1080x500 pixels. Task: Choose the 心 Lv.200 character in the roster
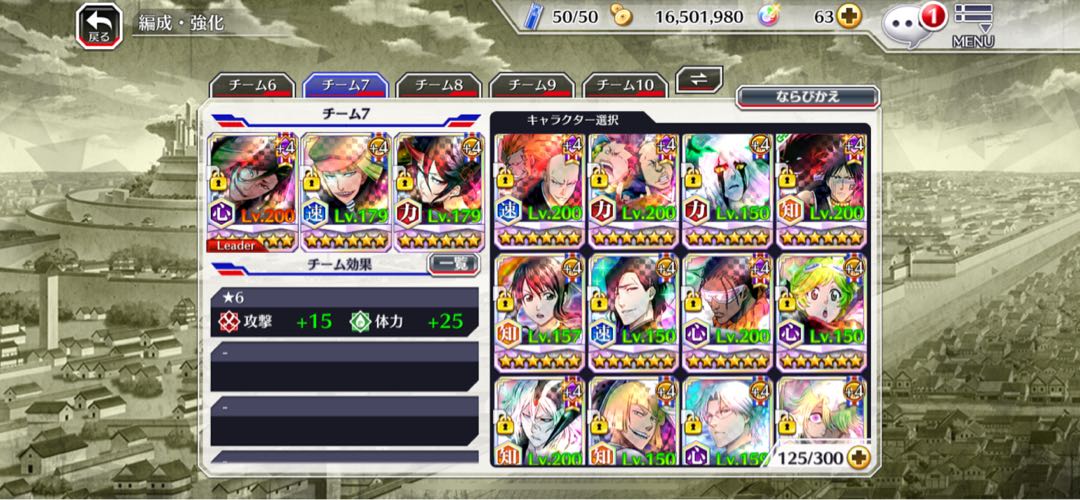tap(727, 311)
